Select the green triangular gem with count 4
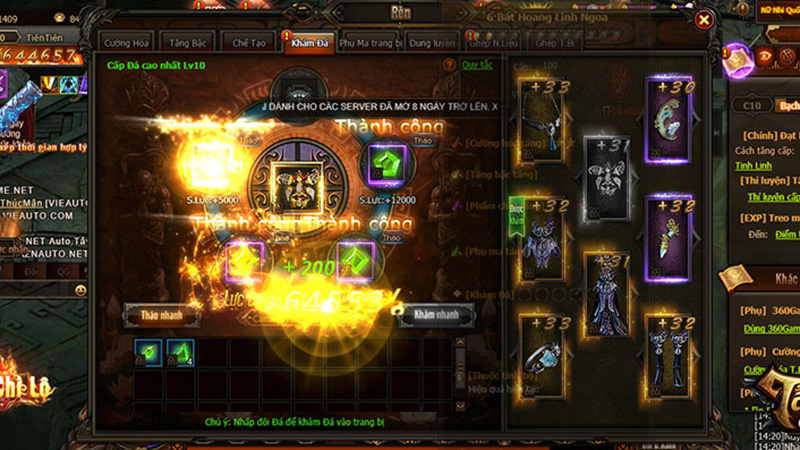This screenshot has width=800, height=450. point(180,351)
